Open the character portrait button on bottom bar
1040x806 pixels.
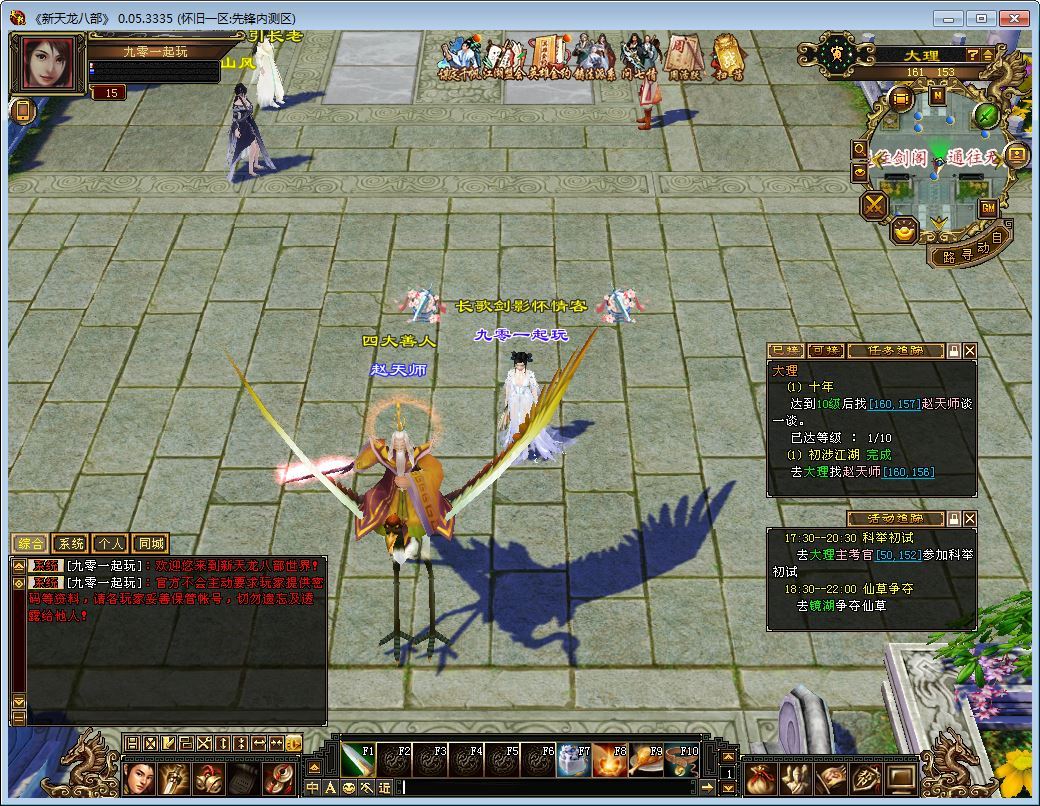140,777
